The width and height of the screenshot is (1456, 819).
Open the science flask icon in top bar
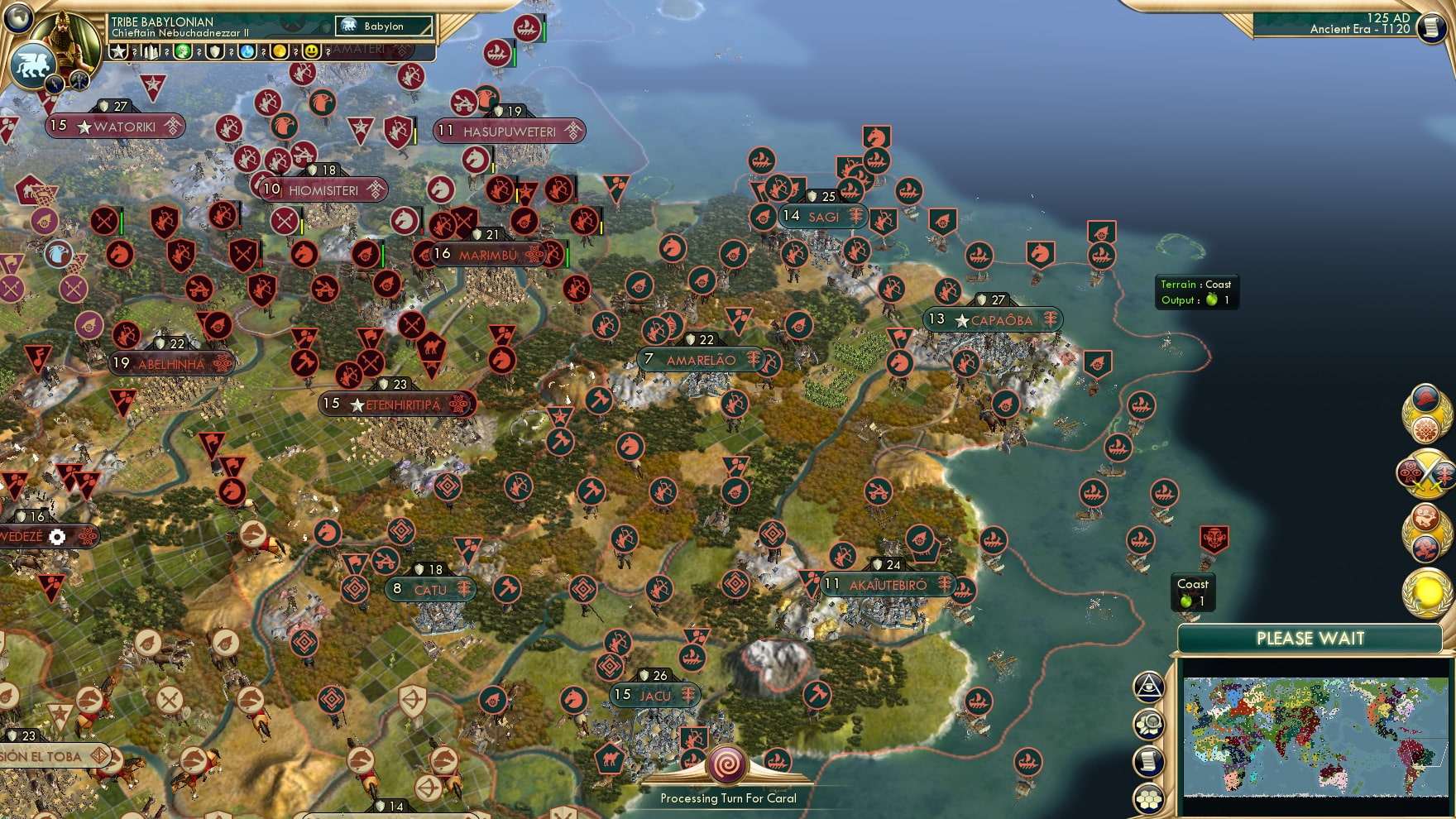247,52
